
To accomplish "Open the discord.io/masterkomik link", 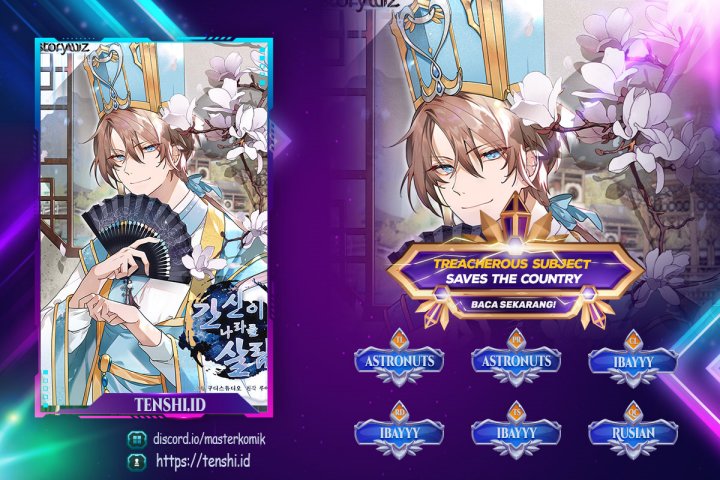I will click(208, 440).
